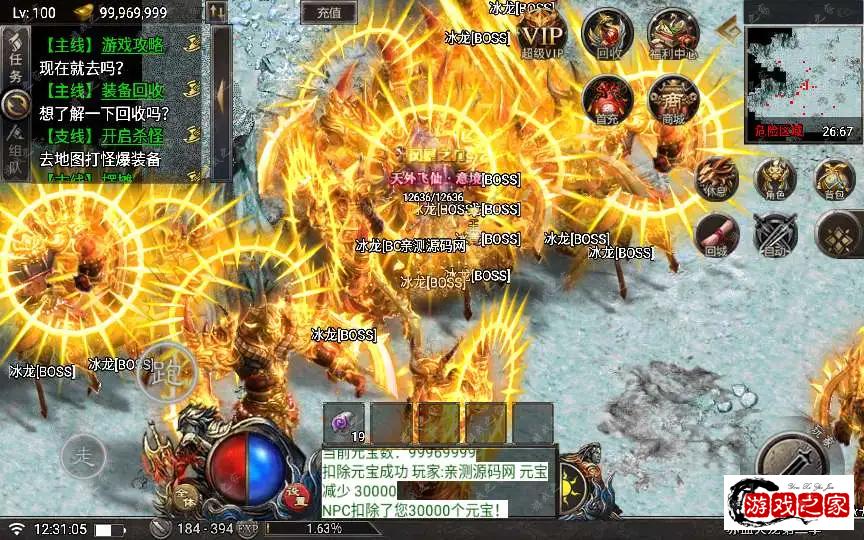Use the 回城 return-to-town scroll
864x540 pixels.
click(716, 236)
